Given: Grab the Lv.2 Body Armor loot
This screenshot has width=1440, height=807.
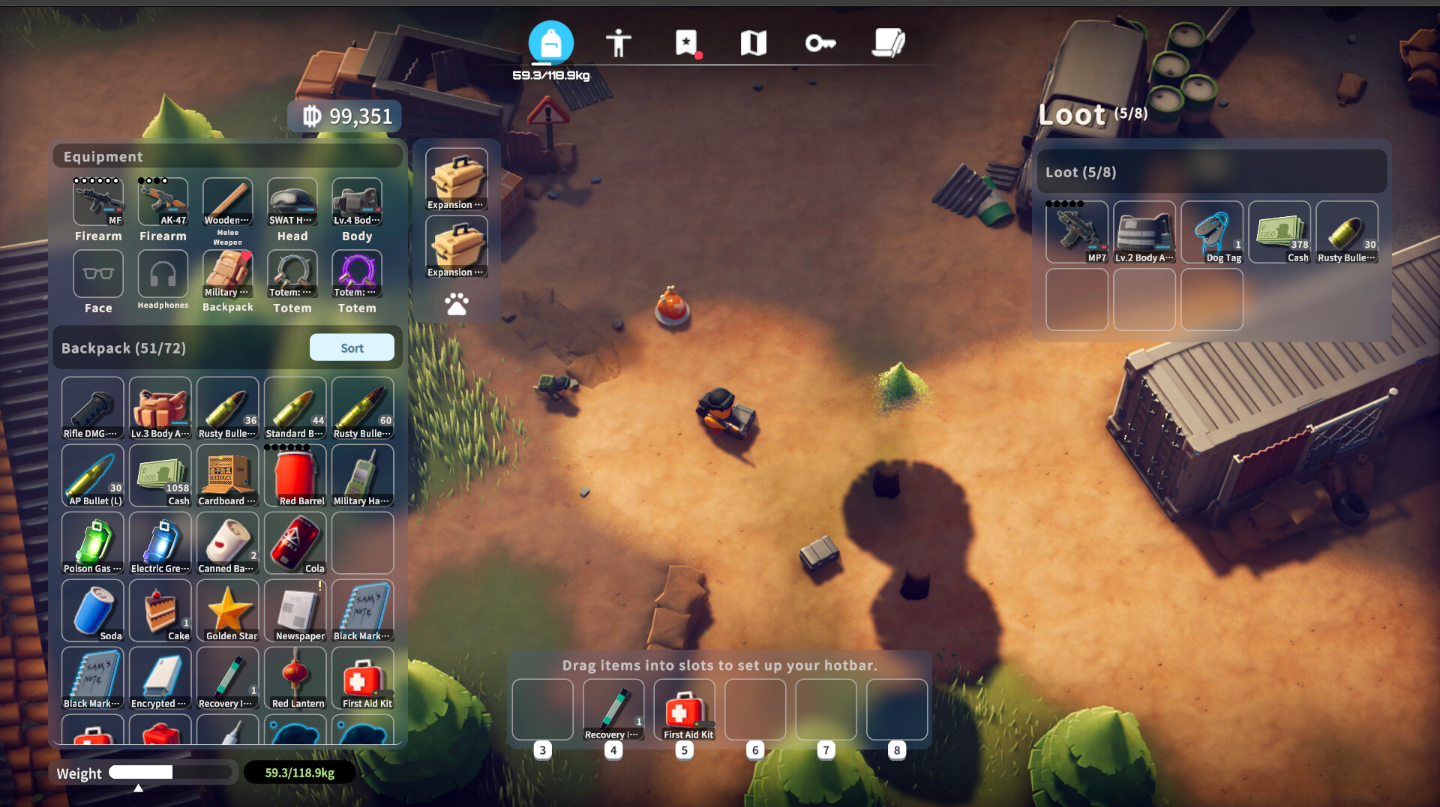Looking at the screenshot, I should coord(1145,232).
